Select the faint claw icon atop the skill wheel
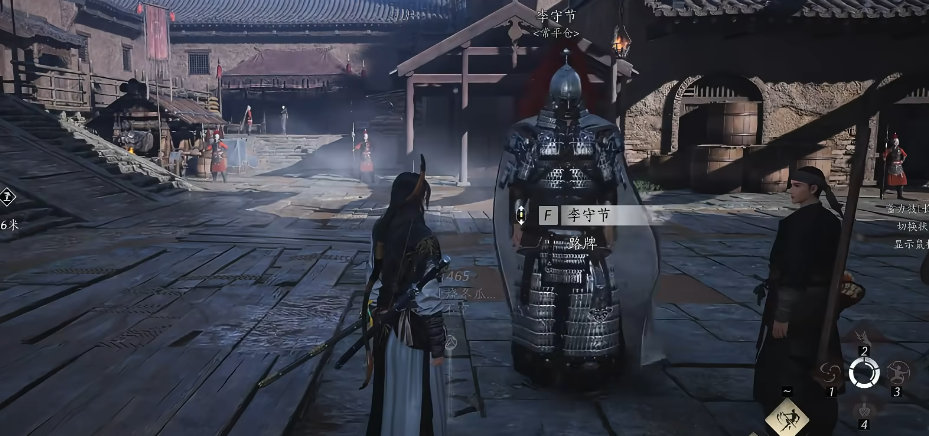This screenshot has width=929, height=436. point(862,337)
